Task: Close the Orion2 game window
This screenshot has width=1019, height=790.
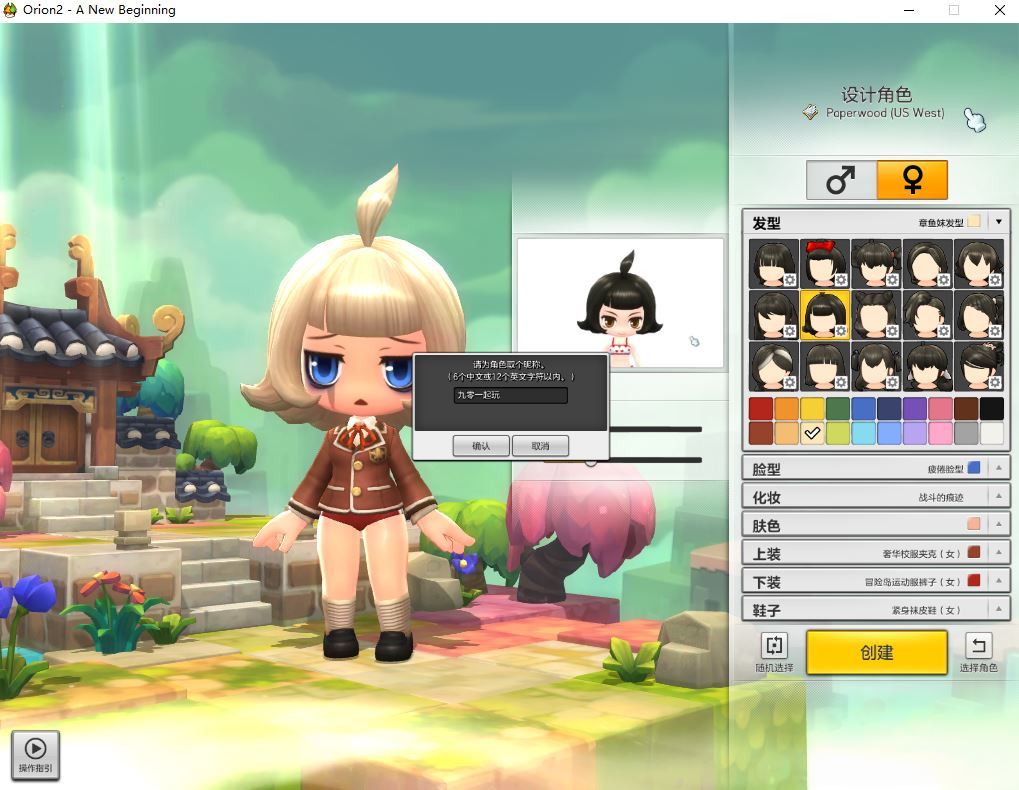Action: point(999,10)
